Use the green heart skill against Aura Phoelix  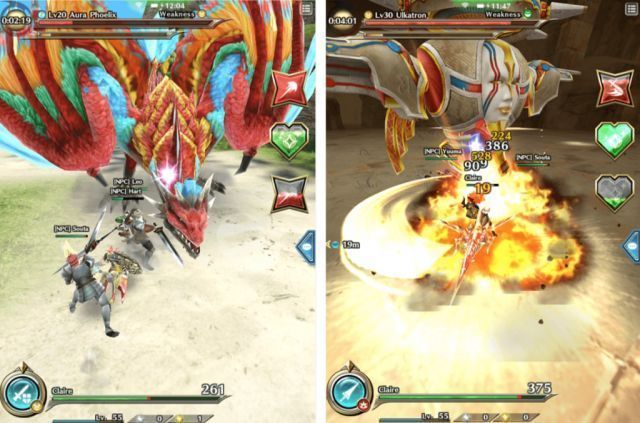tap(290, 140)
